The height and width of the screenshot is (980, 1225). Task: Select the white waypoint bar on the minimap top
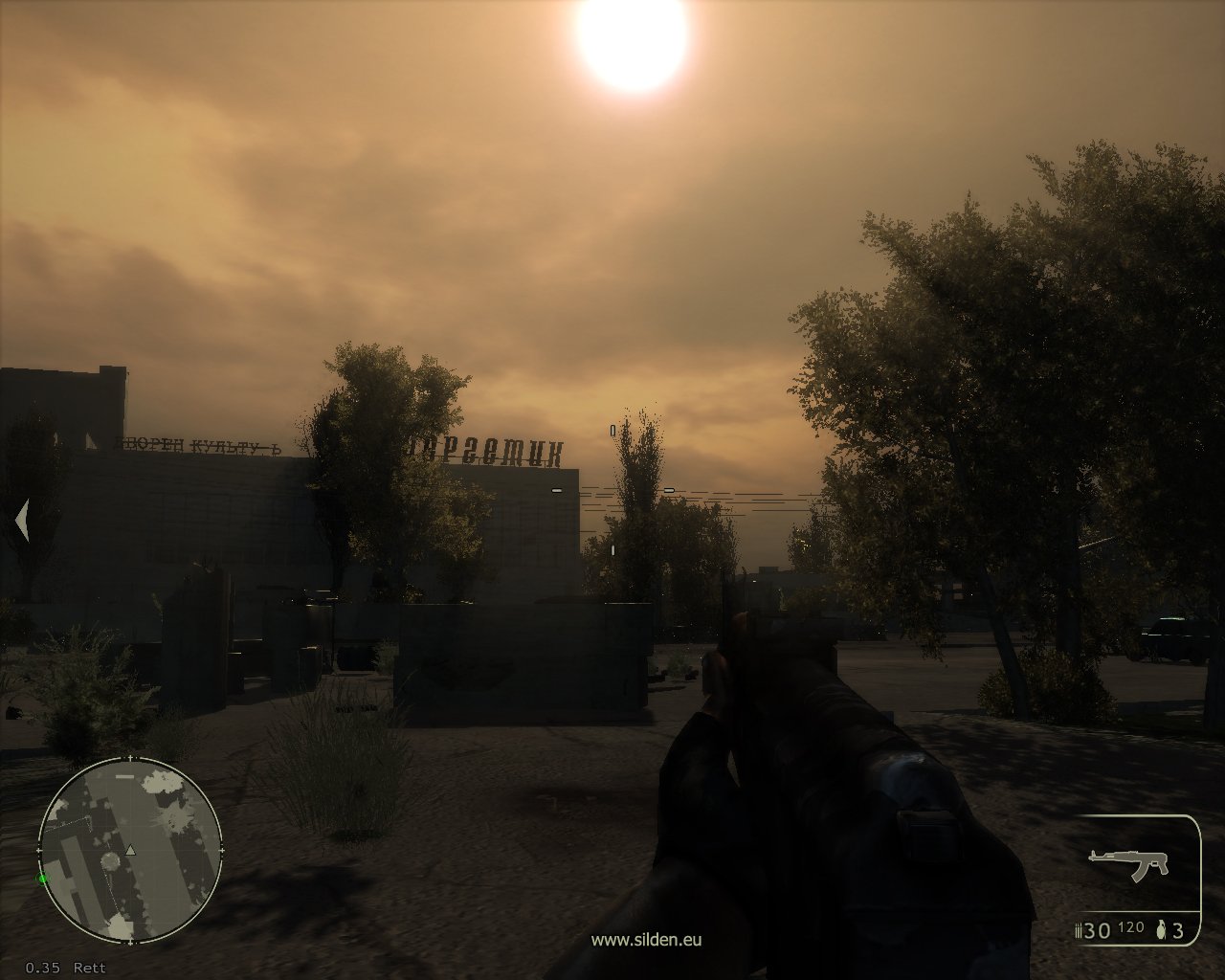point(124,776)
